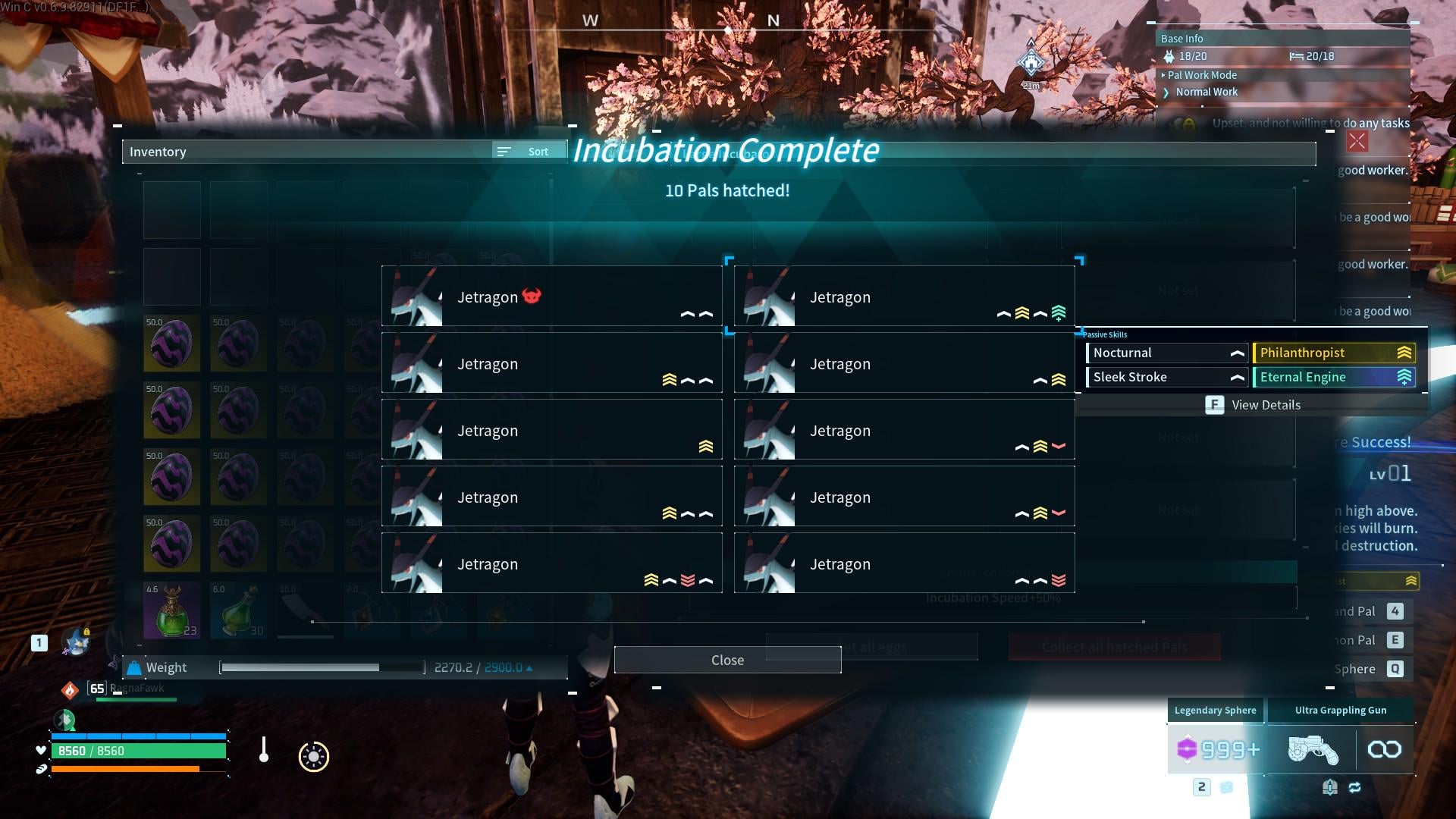Change the Normal Work pal mode
The width and height of the screenshot is (1456, 819).
click(x=1206, y=92)
